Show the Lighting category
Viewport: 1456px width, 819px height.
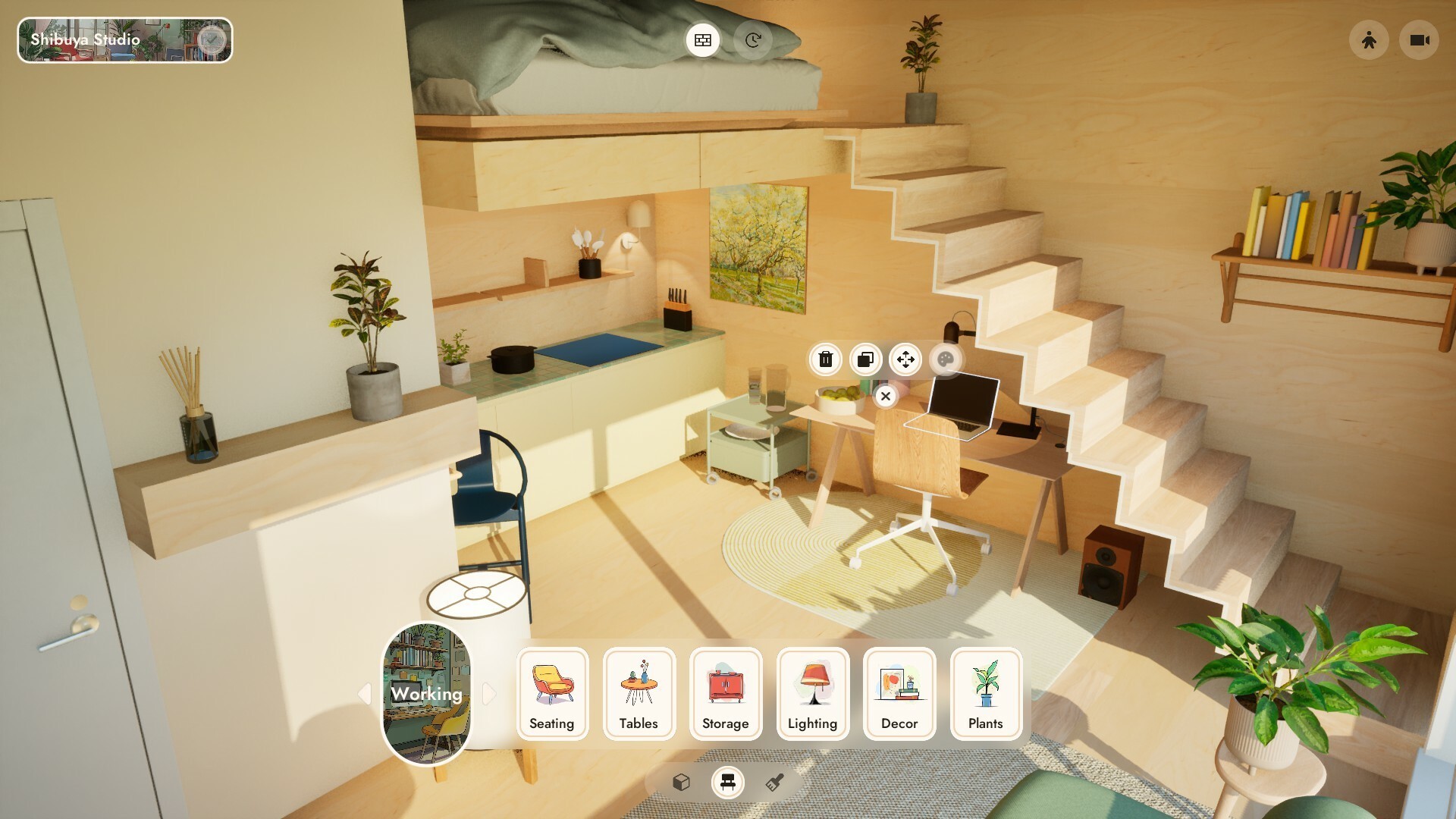point(812,694)
